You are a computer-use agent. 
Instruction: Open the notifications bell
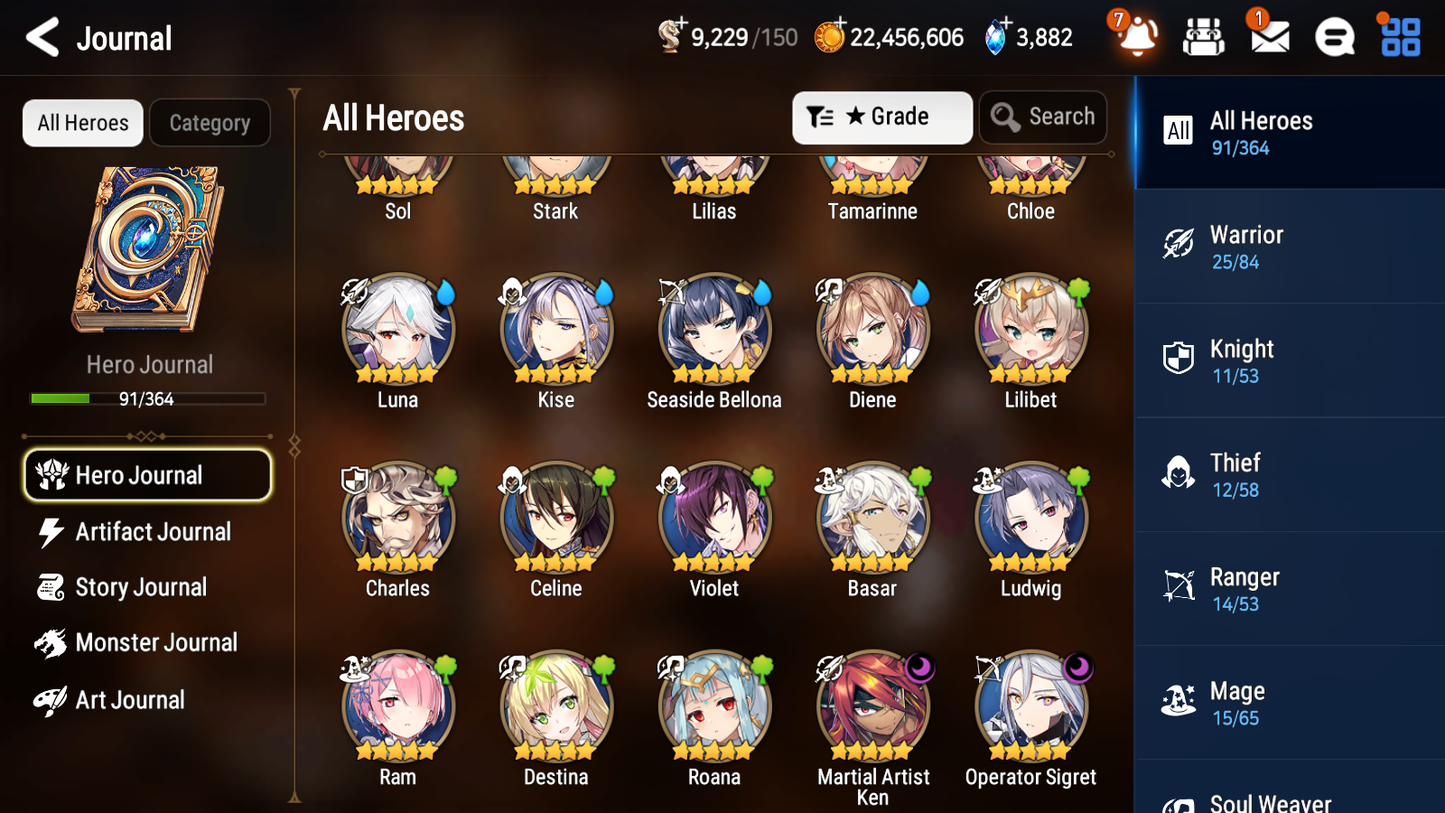pyautogui.click(x=1135, y=37)
